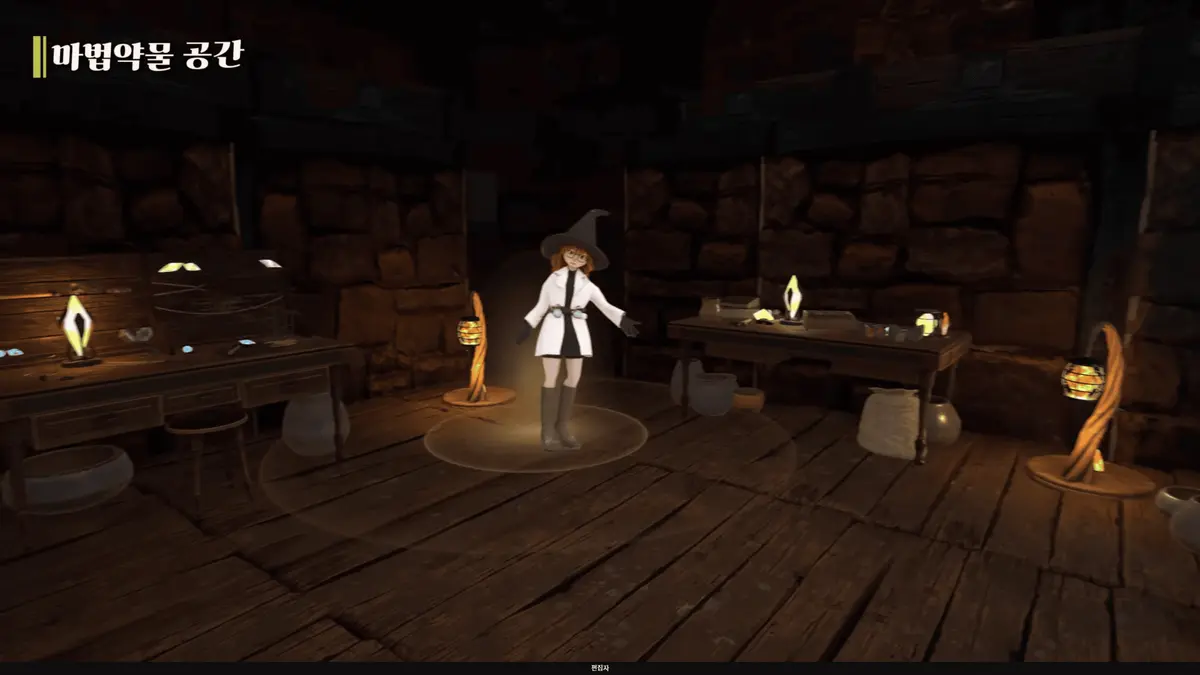Click the 편집자 label in the bottom bar
Screen dimensions: 1200x675
[x=599, y=668]
